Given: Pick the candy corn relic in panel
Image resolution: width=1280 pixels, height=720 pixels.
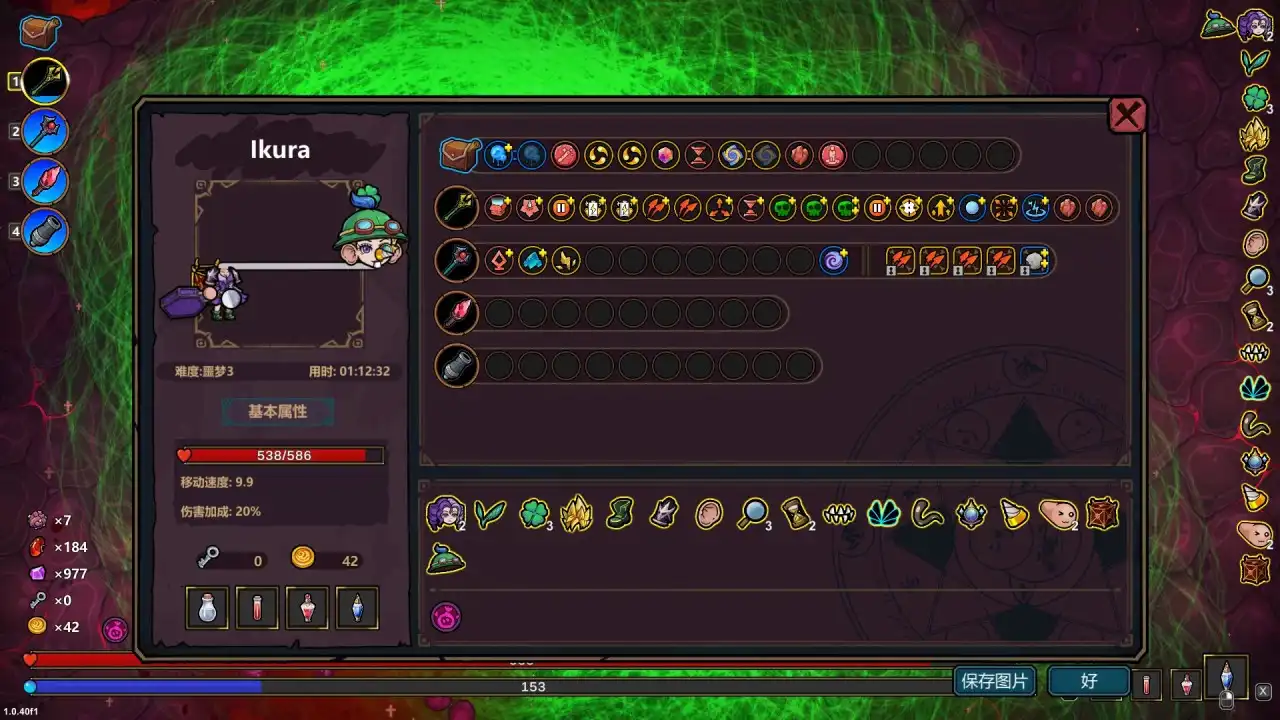Looking at the screenshot, I should (x=1014, y=514).
